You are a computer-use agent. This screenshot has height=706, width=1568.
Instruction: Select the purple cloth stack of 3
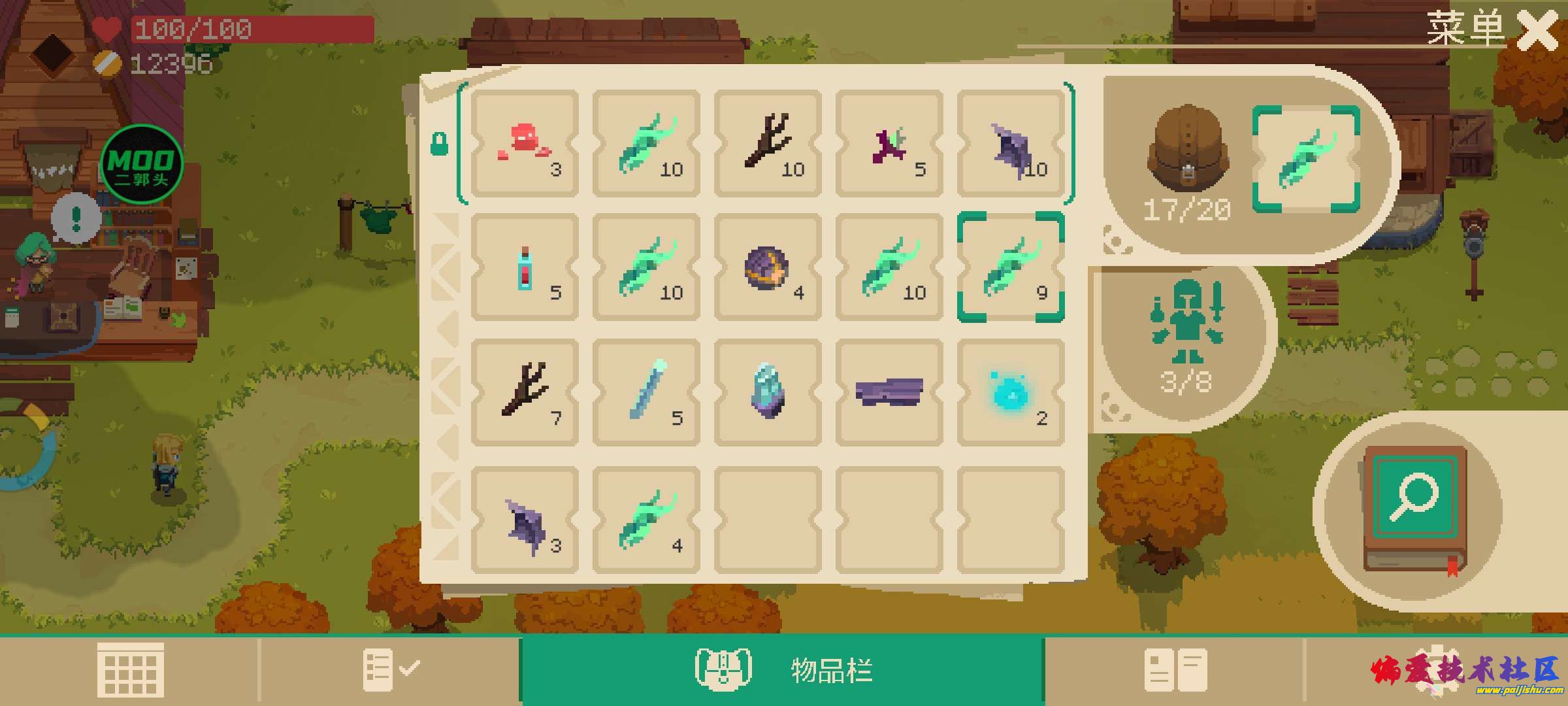(525, 520)
